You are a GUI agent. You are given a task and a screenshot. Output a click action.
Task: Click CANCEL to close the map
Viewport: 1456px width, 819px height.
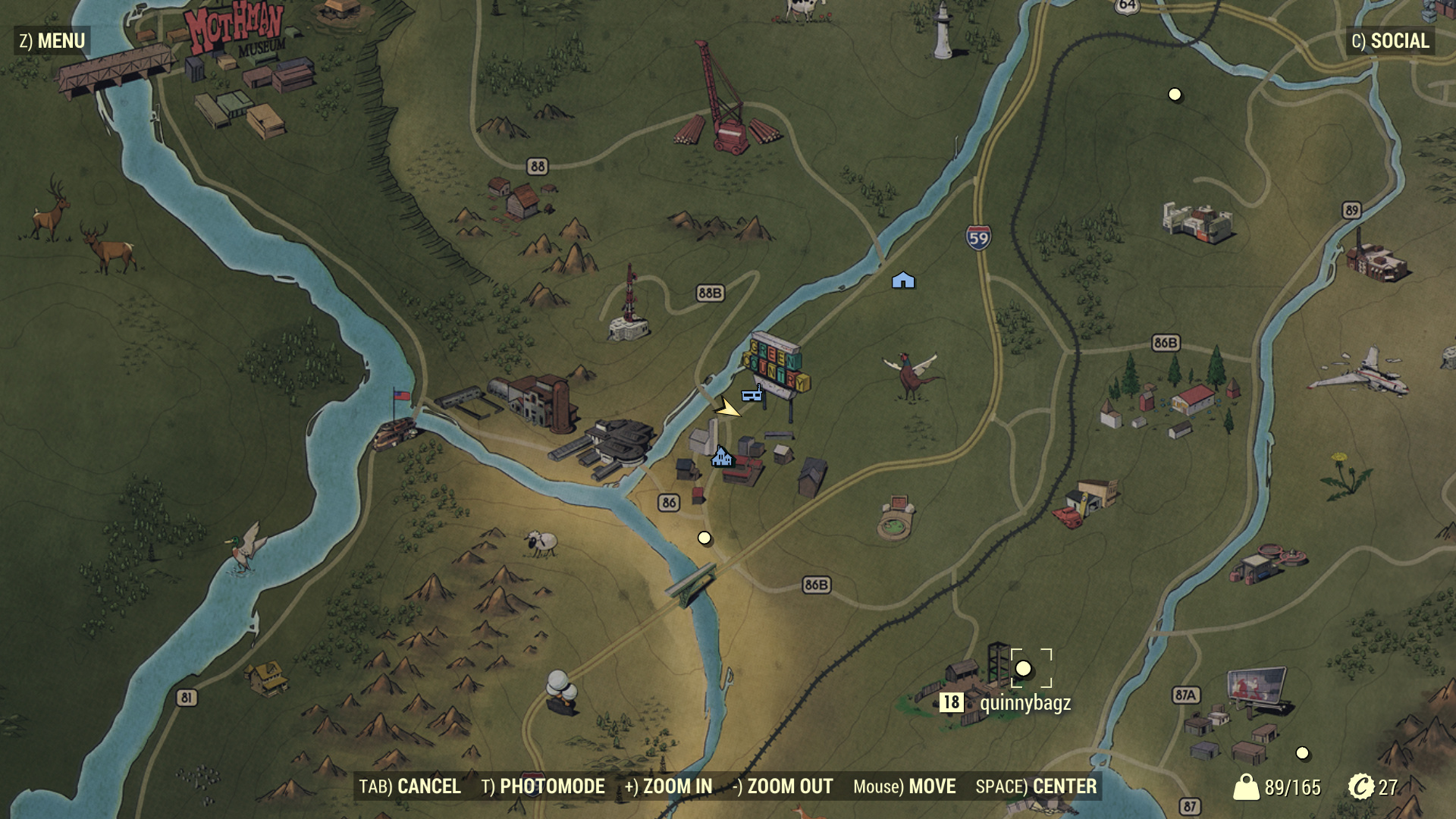coord(409,786)
